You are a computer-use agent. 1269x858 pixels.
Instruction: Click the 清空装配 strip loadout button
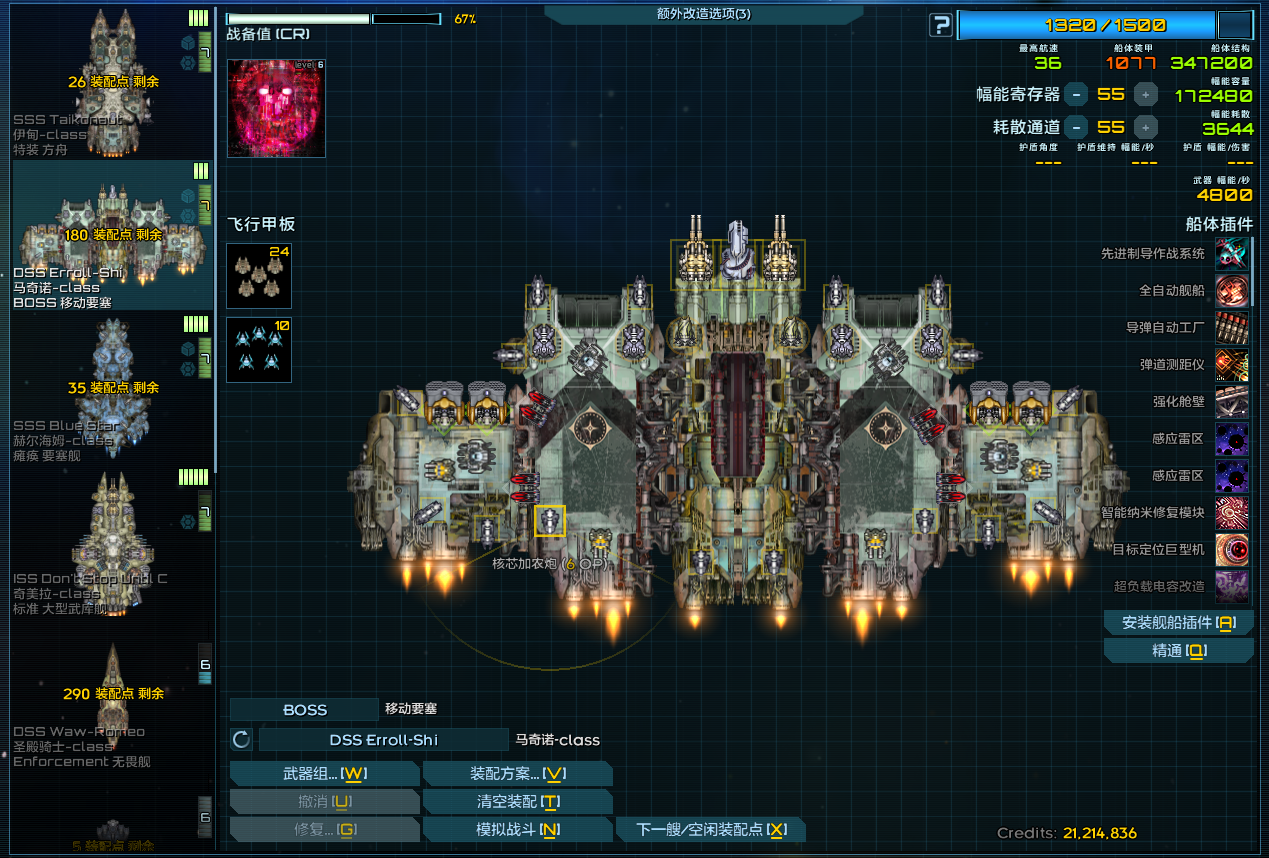point(517,802)
